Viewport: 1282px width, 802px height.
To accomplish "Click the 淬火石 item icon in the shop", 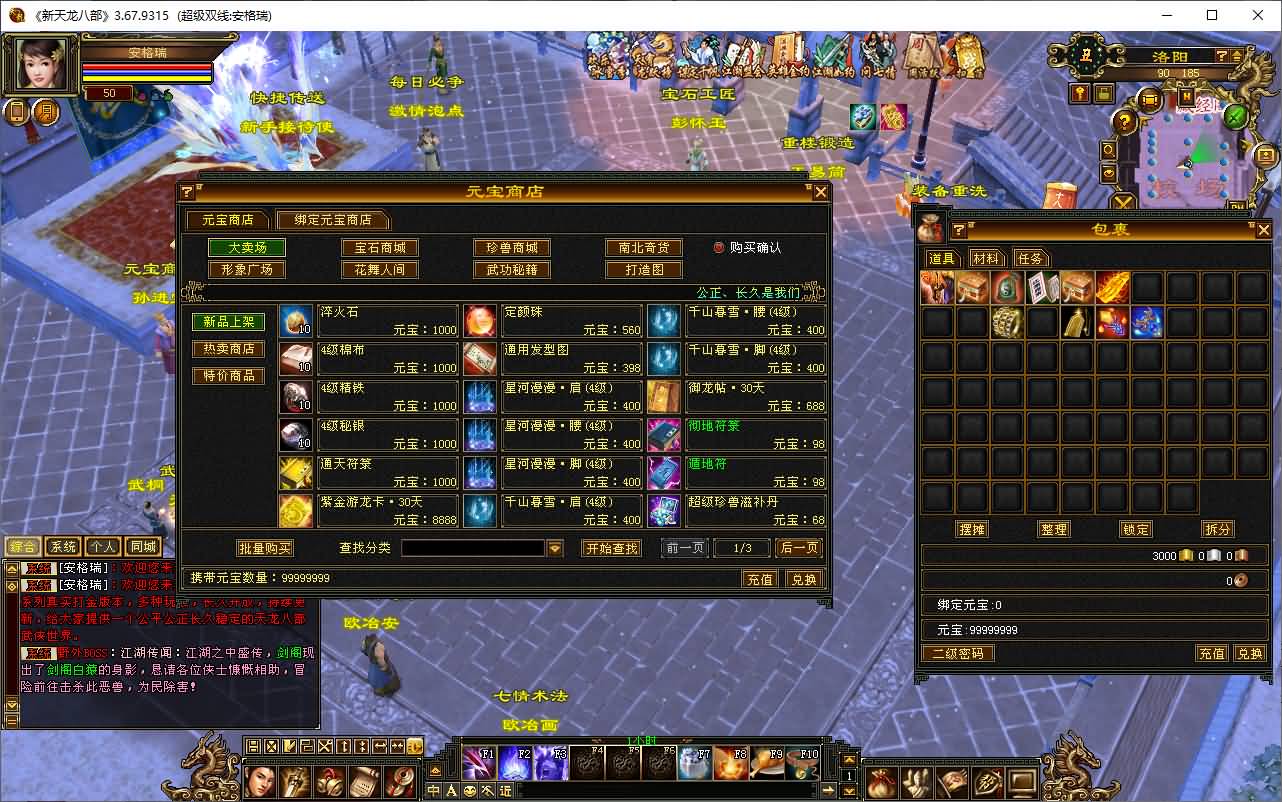I will click(x=295, y=320).
